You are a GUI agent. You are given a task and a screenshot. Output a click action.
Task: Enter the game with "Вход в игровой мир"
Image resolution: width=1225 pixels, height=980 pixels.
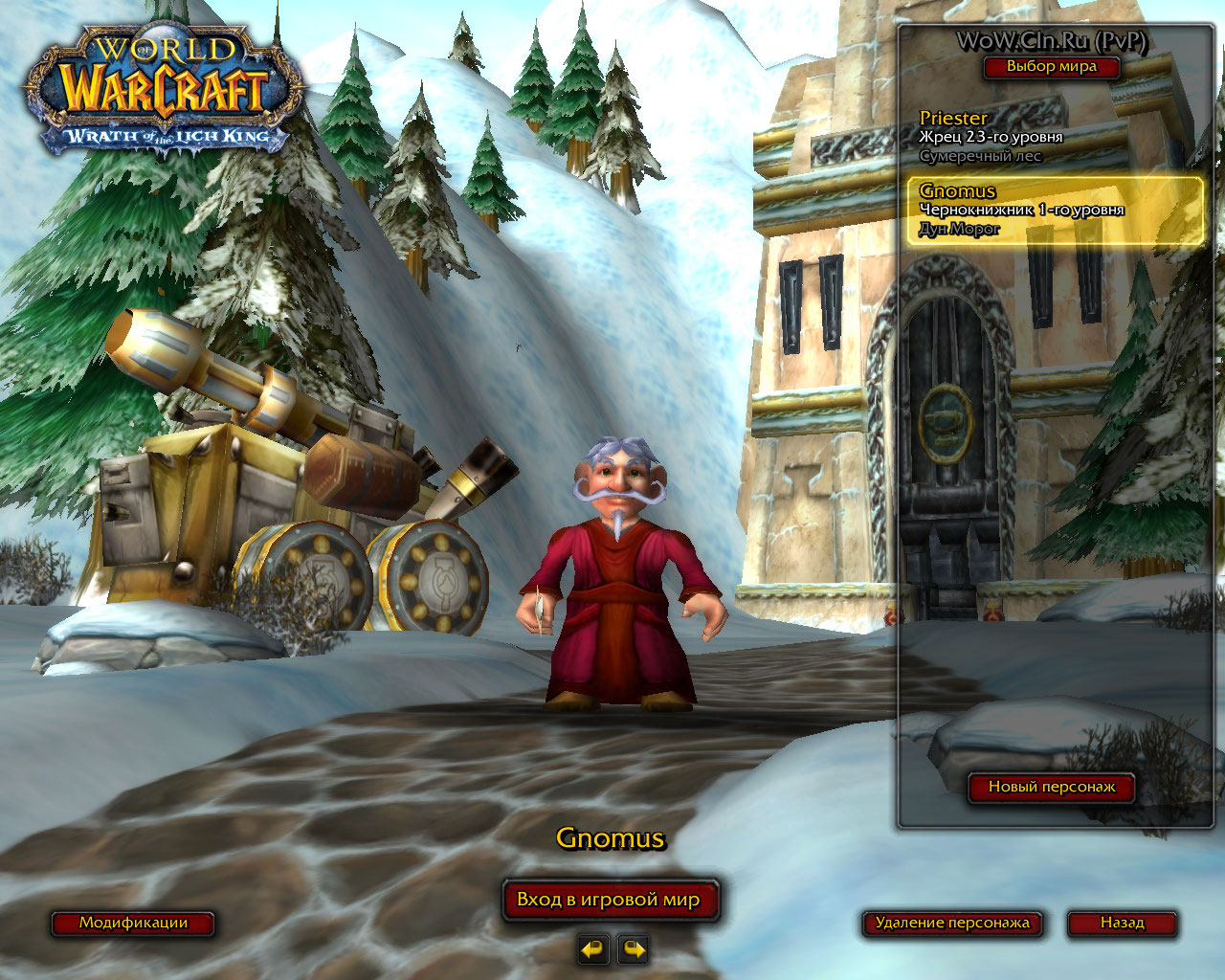pyautogui.click(x=610, y=900)
